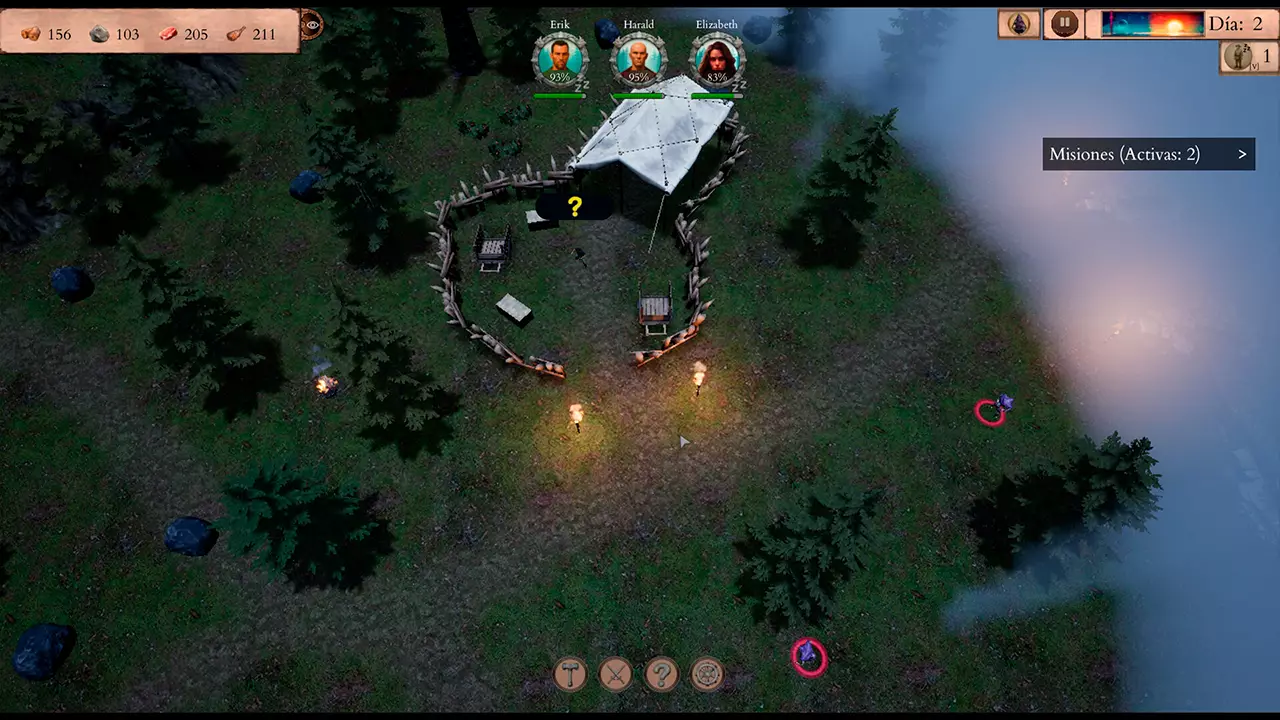
Task: Select the sleeping idle villager icon
Action: pyautogui.click(x=1237, y=57)
